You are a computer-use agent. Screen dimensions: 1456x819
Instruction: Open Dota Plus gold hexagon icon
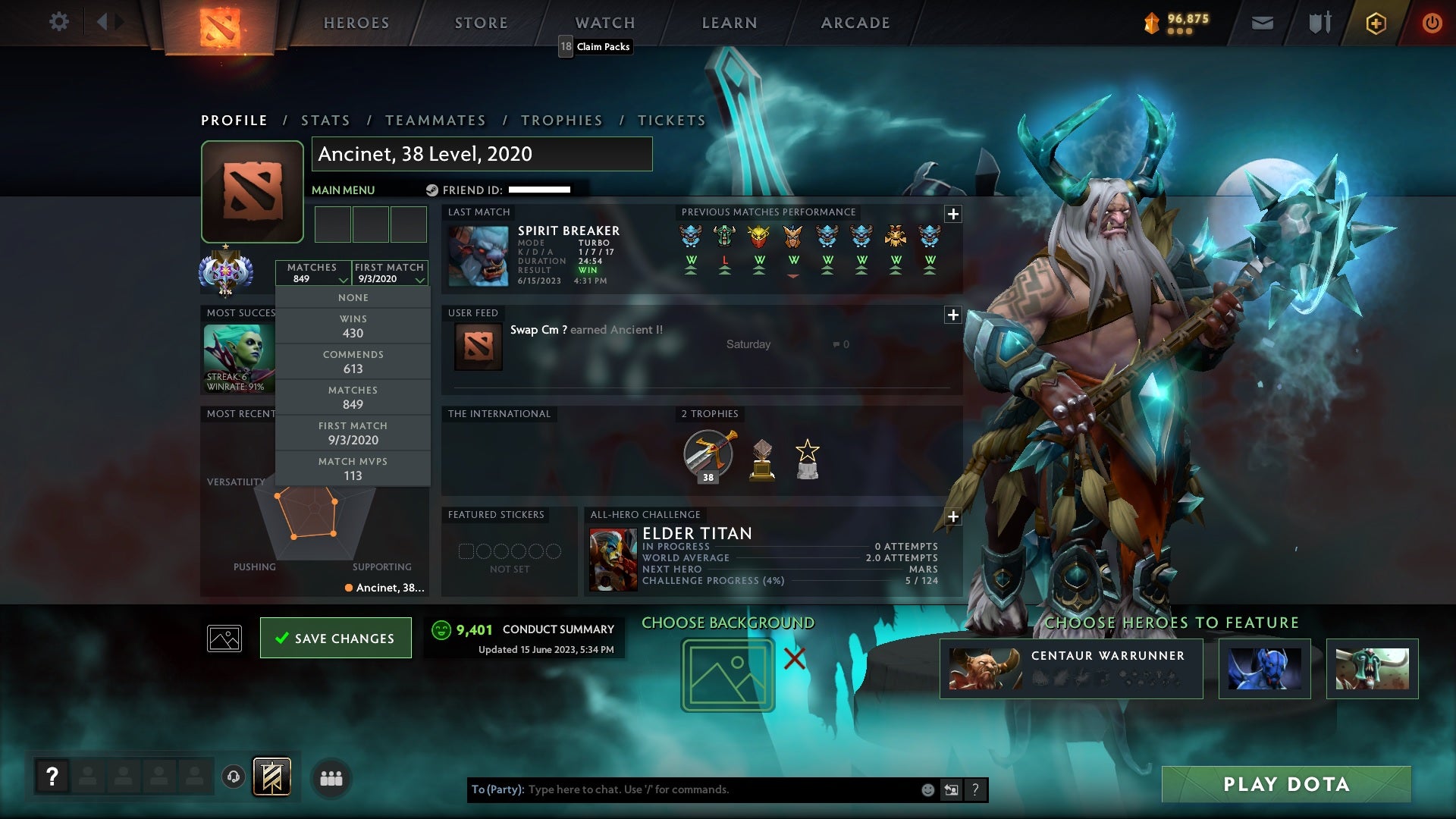point(1375,23)
